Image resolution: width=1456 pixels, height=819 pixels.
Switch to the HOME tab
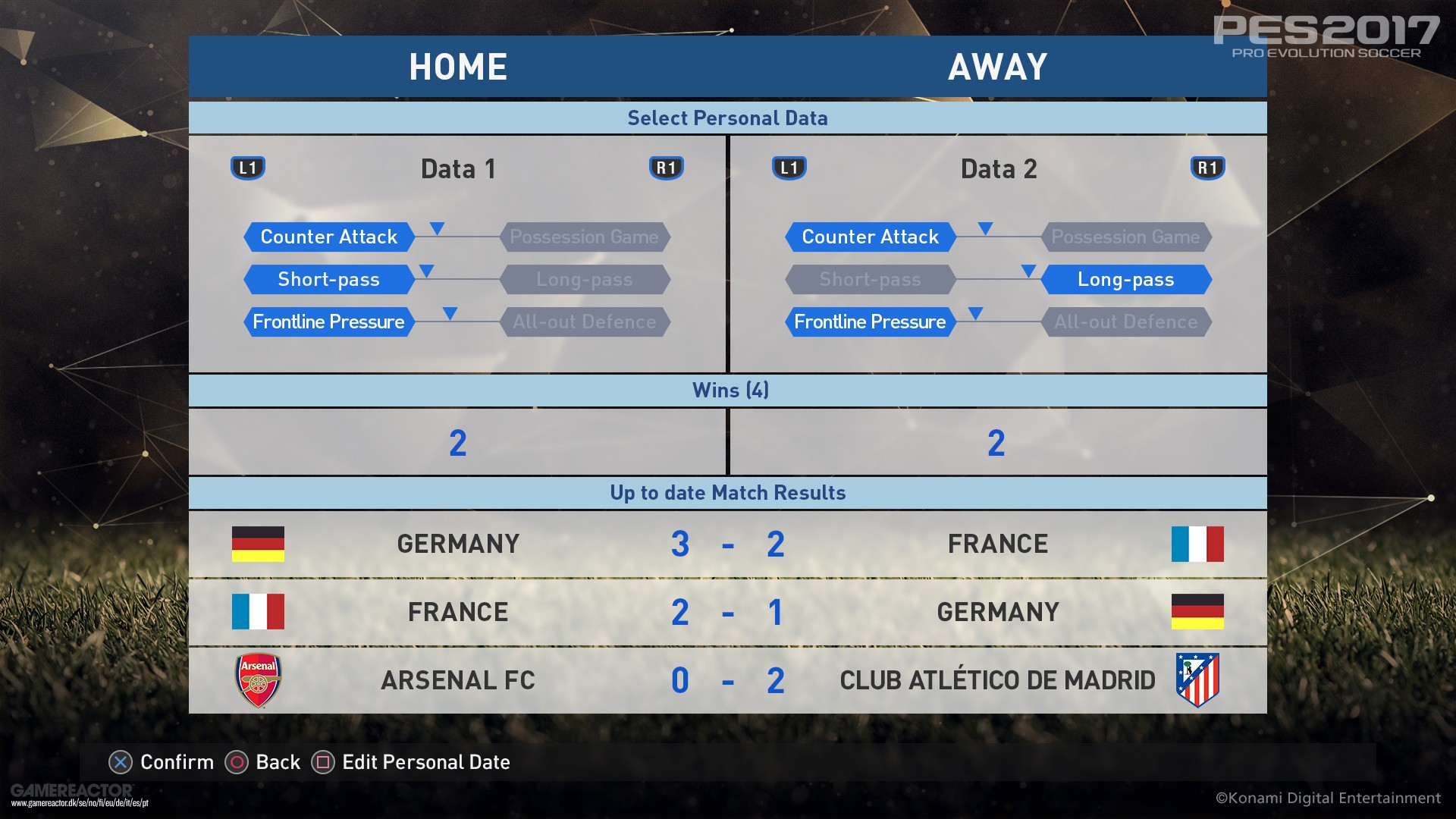pos(458,67)
